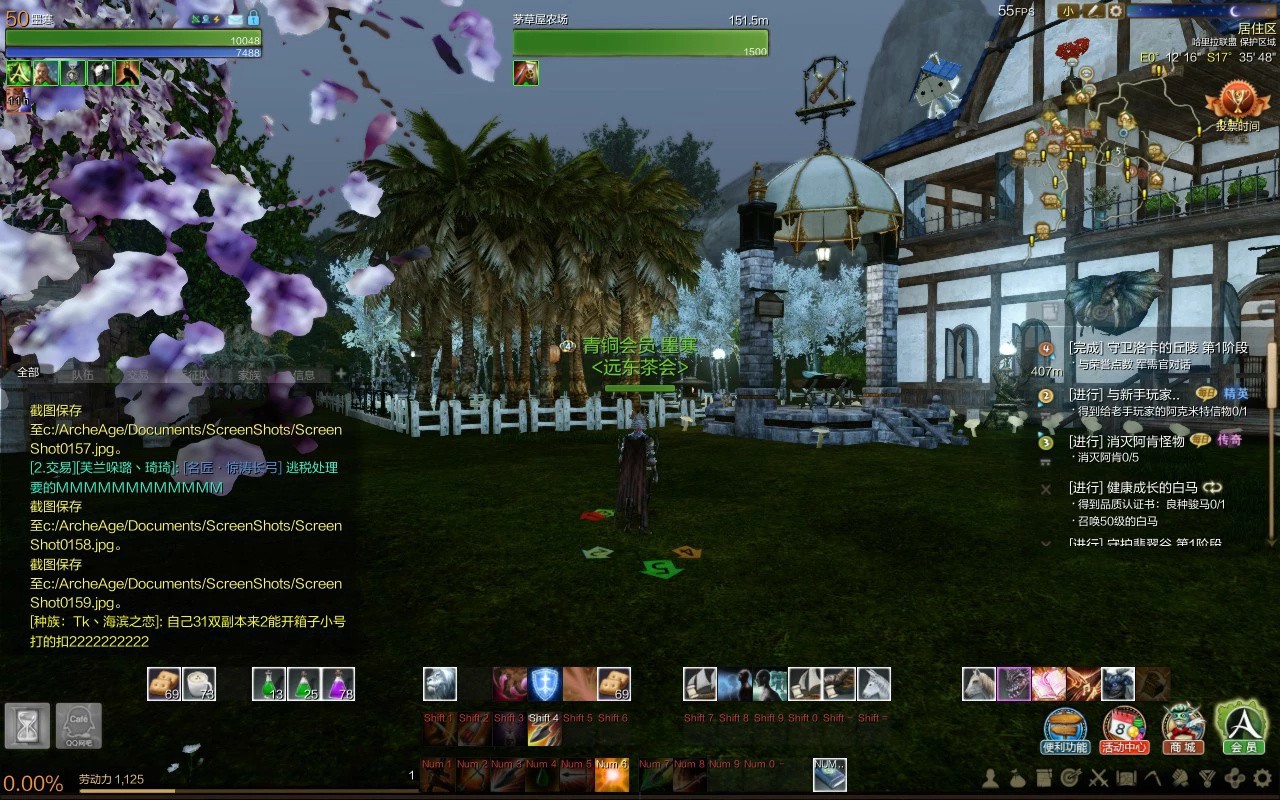This screenshot has width=1280, height=800.
Task: Open minimap gear settings
Action: coord(1115,11)
